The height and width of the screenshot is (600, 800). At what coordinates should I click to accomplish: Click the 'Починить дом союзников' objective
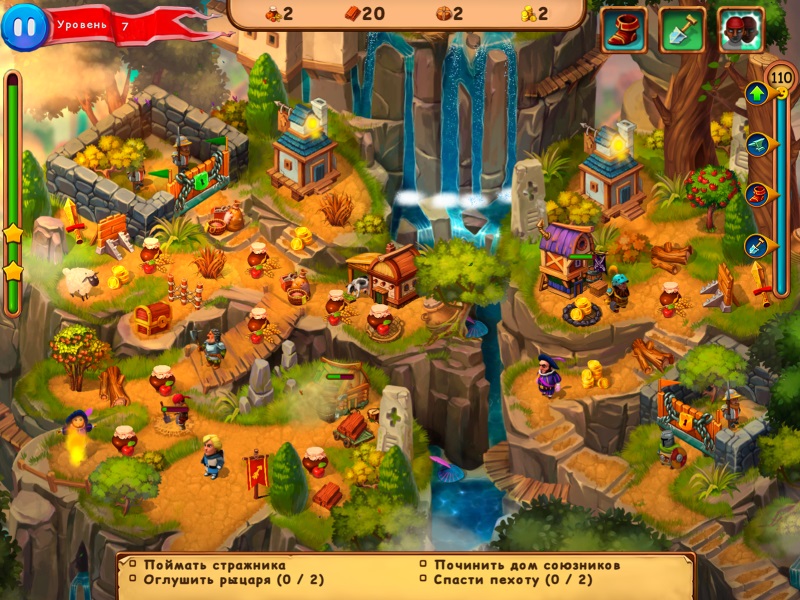click(521, 565)
